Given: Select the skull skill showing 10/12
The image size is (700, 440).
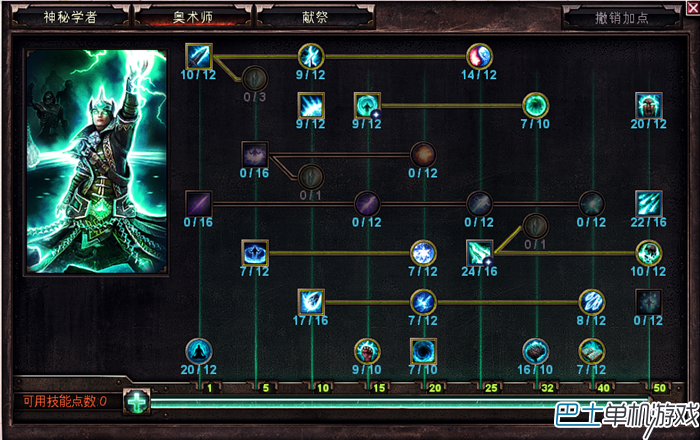Looking at the screenshot, I should [649, 252].
